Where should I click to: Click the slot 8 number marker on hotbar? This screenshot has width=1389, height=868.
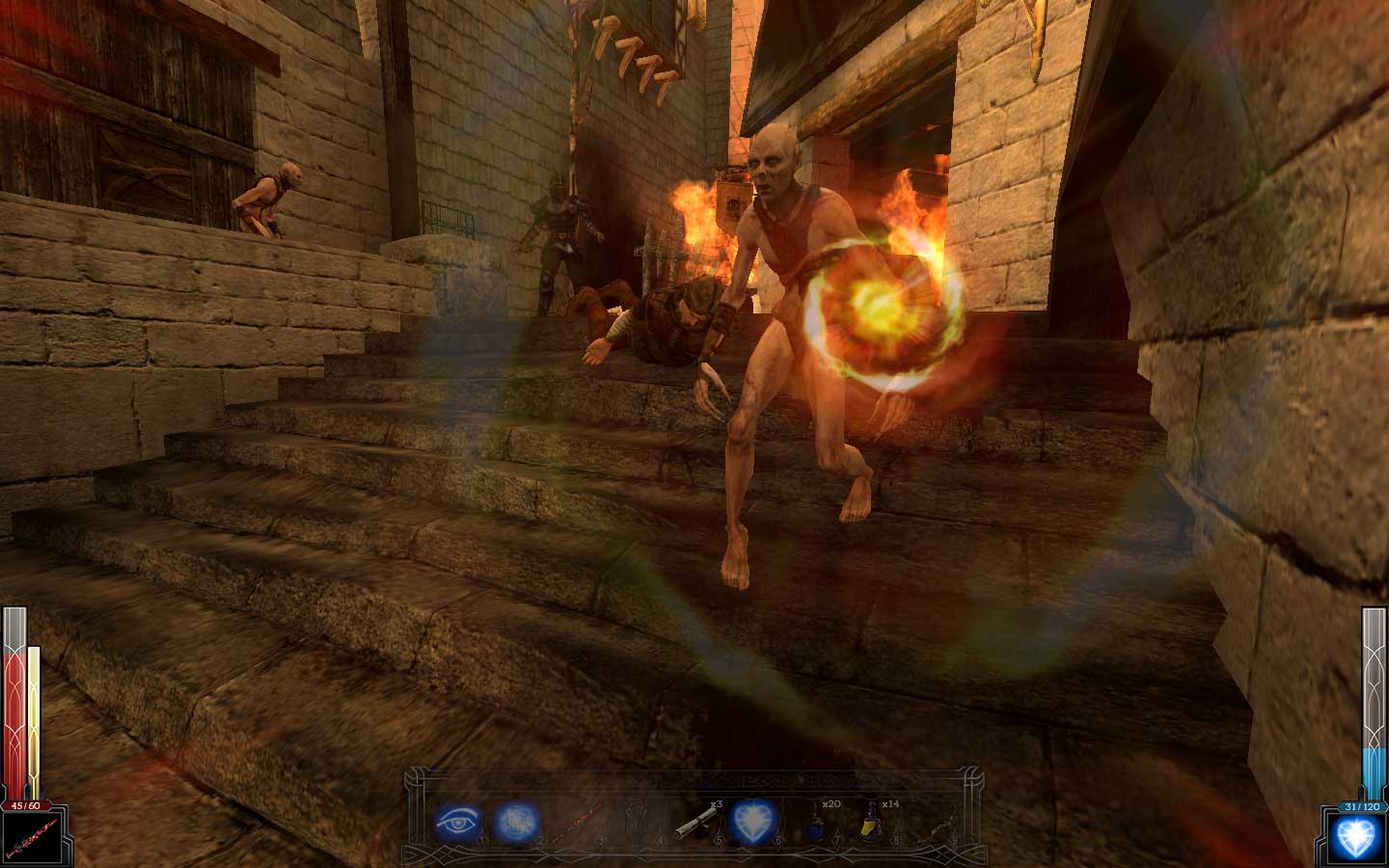point(896,838)
